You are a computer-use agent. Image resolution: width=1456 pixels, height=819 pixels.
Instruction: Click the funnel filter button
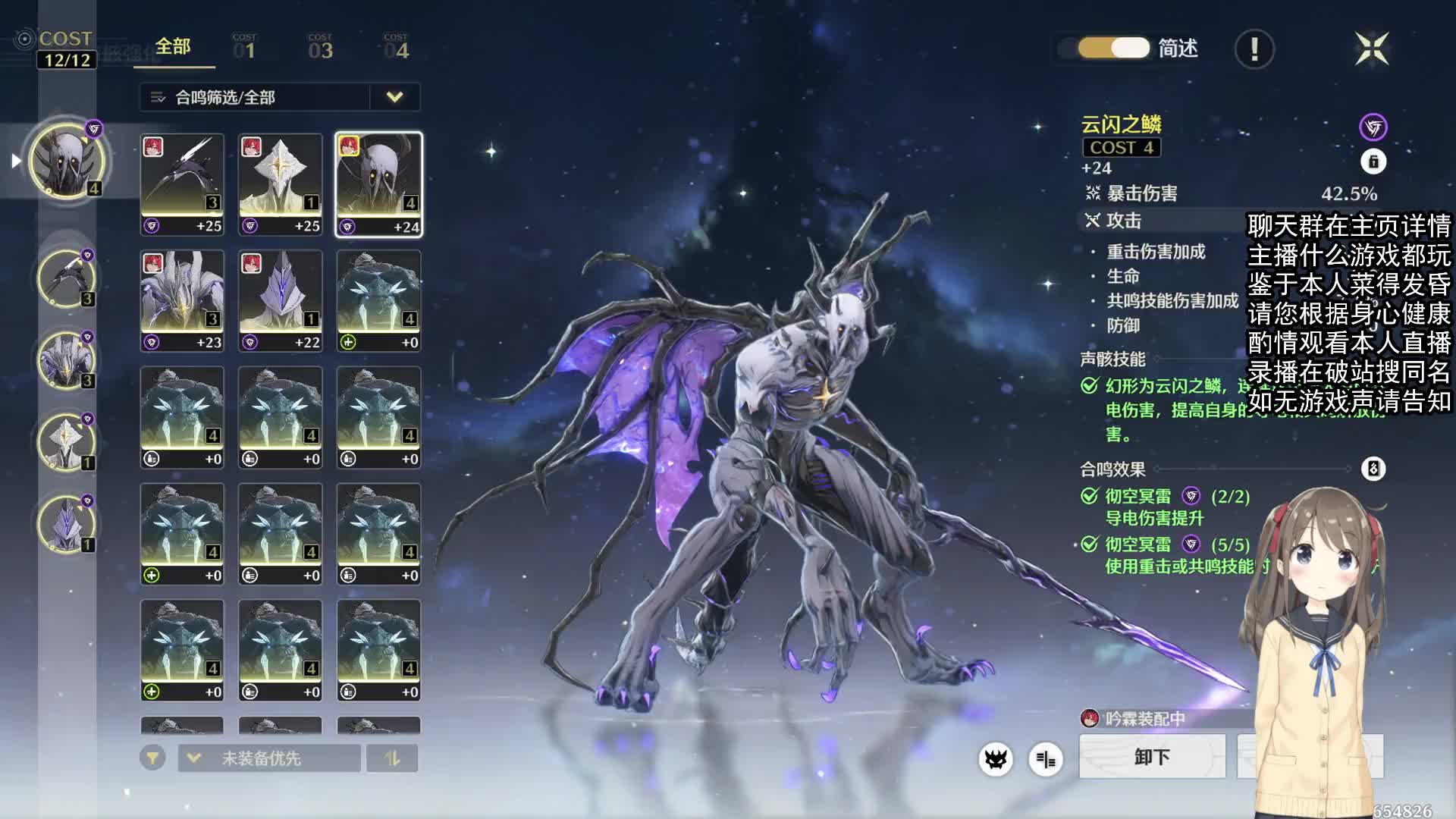tap(152, 758)
